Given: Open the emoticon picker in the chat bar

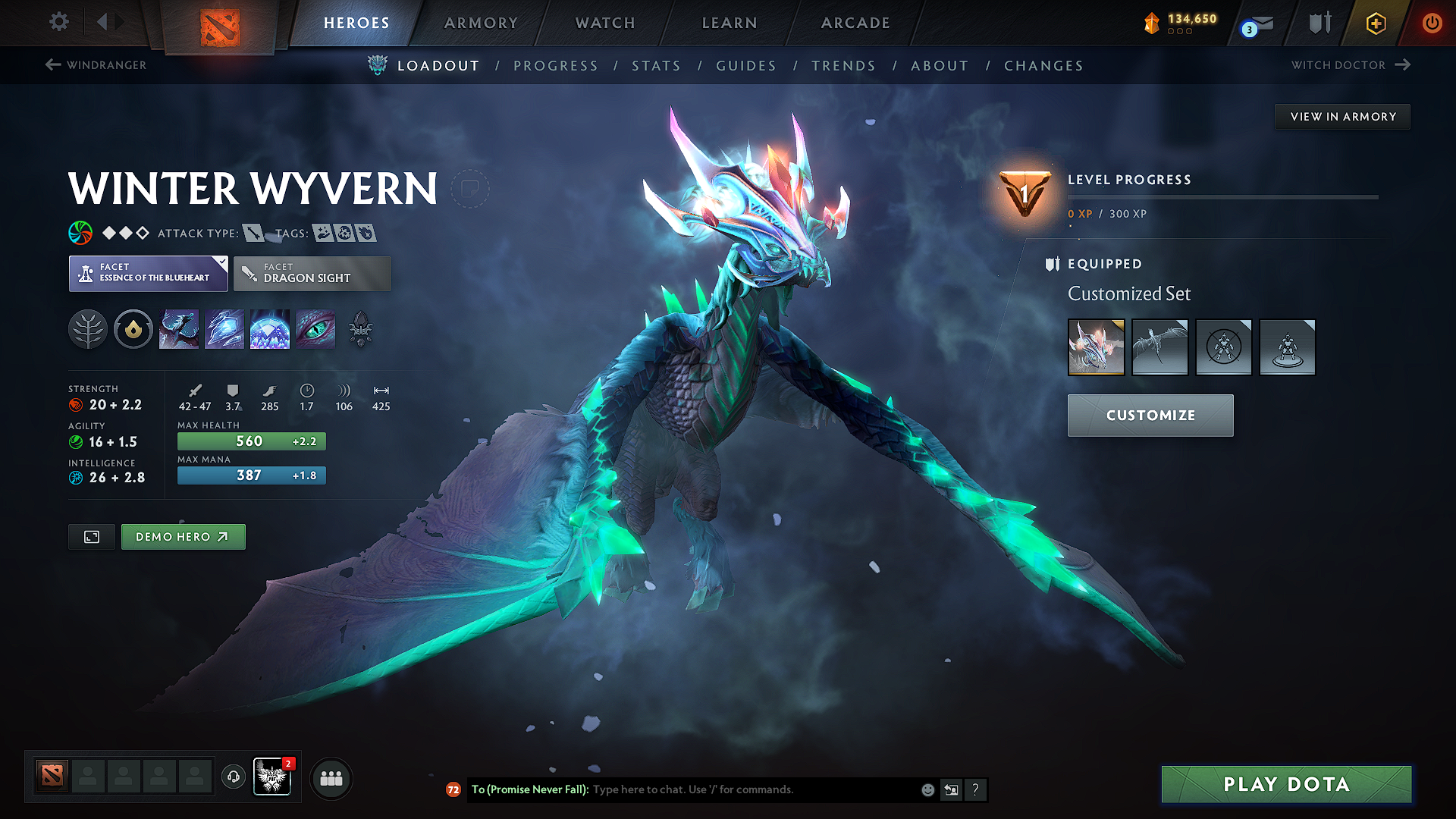Looking at the screenshot, I should (927, 789).
